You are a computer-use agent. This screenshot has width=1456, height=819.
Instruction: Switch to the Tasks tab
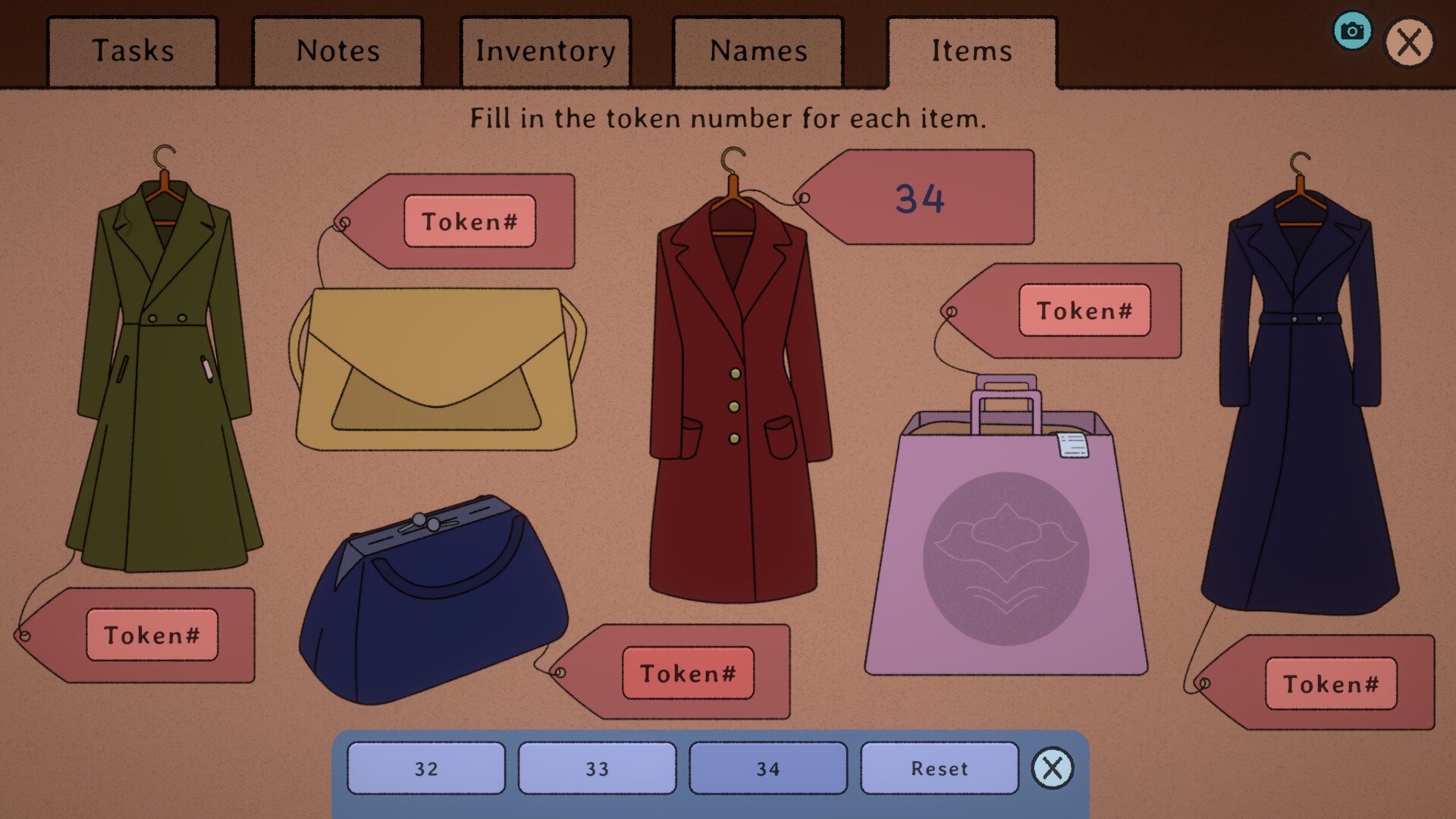coord(133,52)
